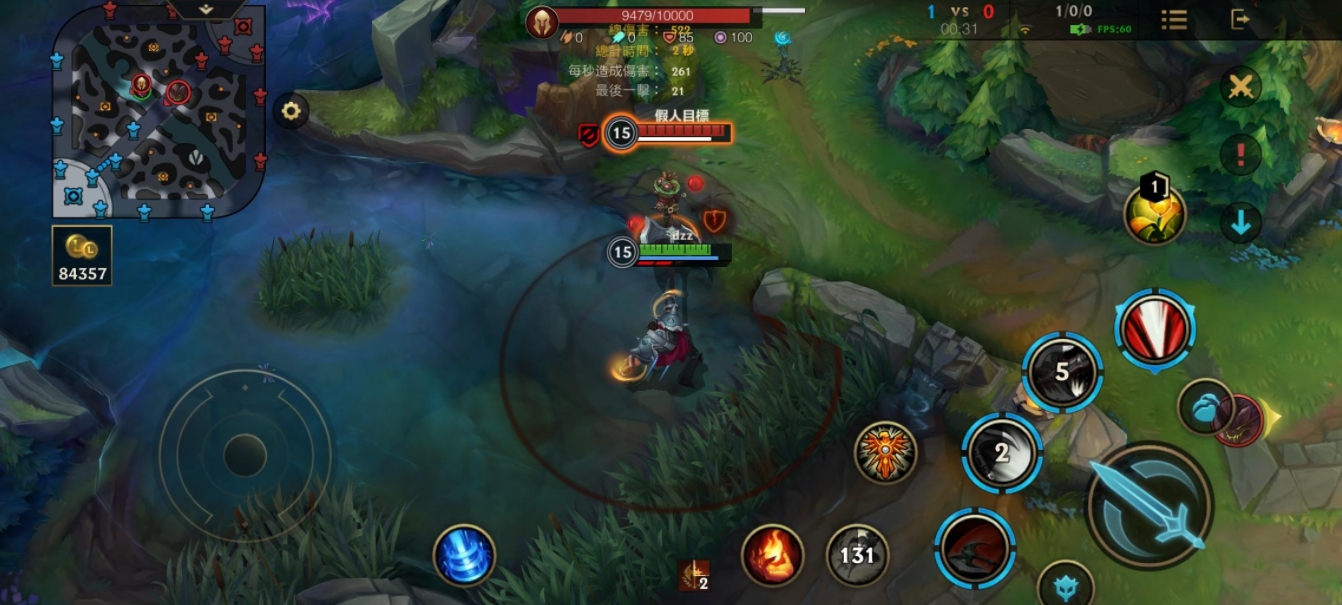This screenshot has width=1342, height=605.
Task: Tap the blue swirl recall button
Action: tap(465, 555)
